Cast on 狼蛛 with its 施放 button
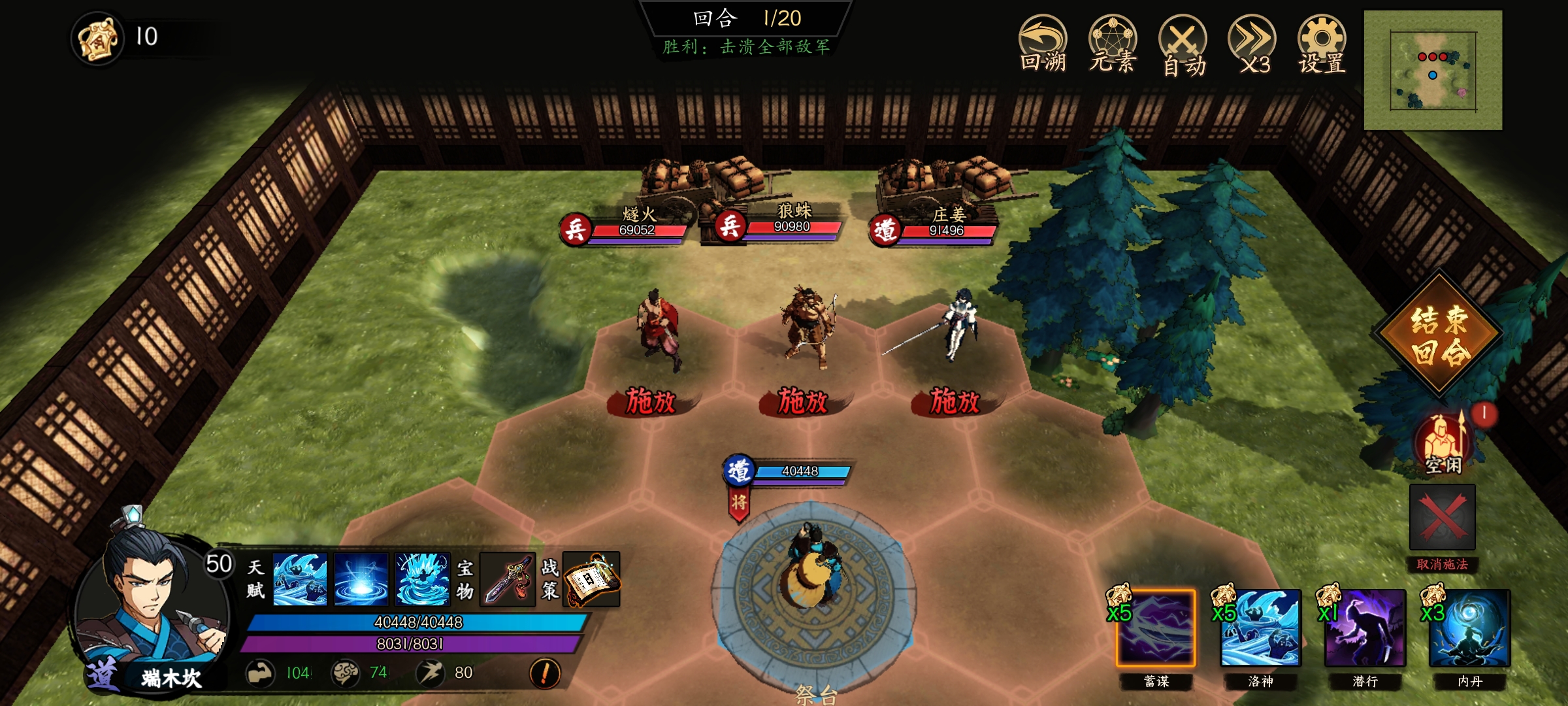This screenshot has height=706, width=1568. (x=803, y=401)
